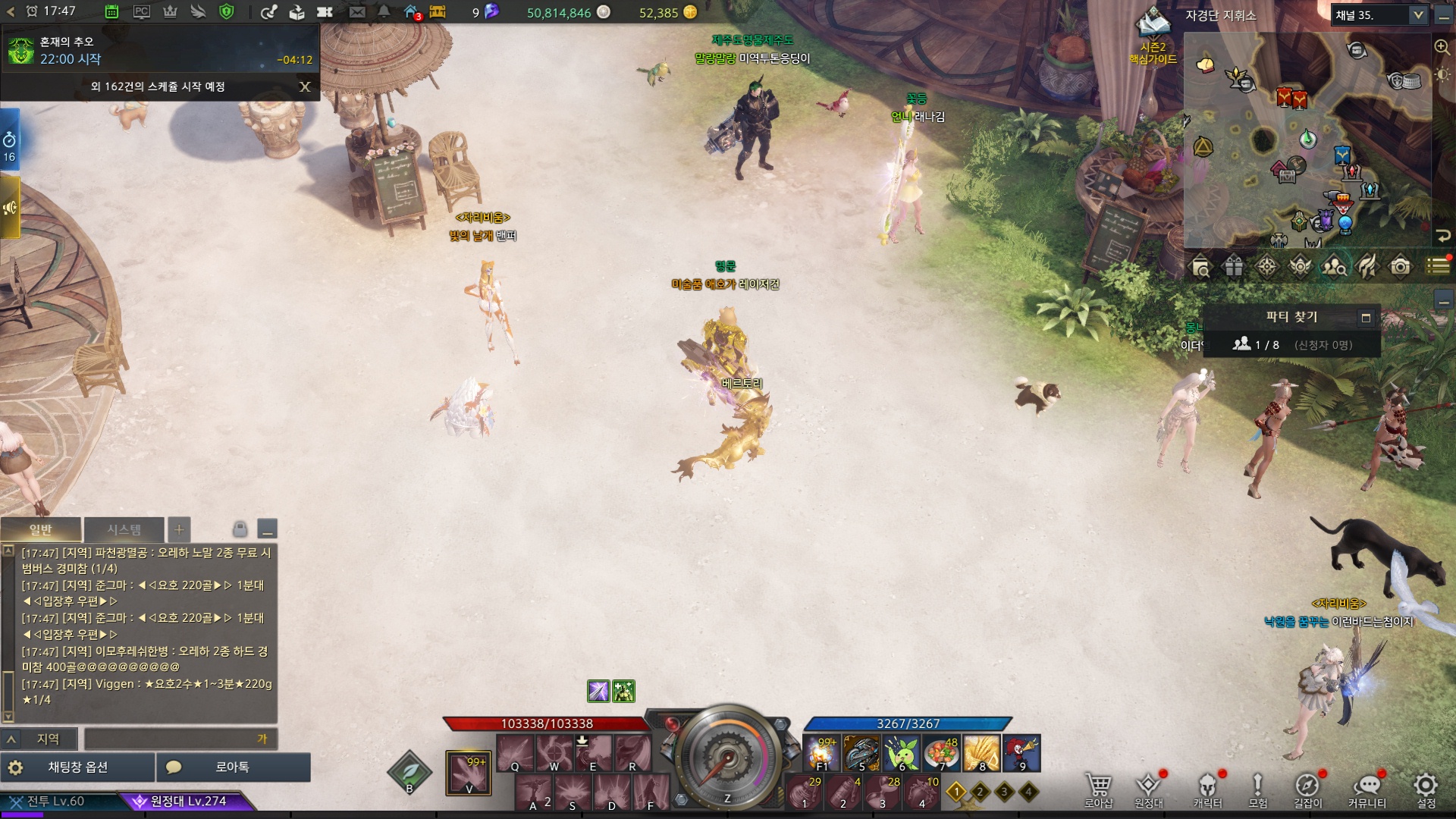Open the channel 35 dropdown
Image resolution: width=1456 pixels, height=819 pixels.
(1417, 15)
